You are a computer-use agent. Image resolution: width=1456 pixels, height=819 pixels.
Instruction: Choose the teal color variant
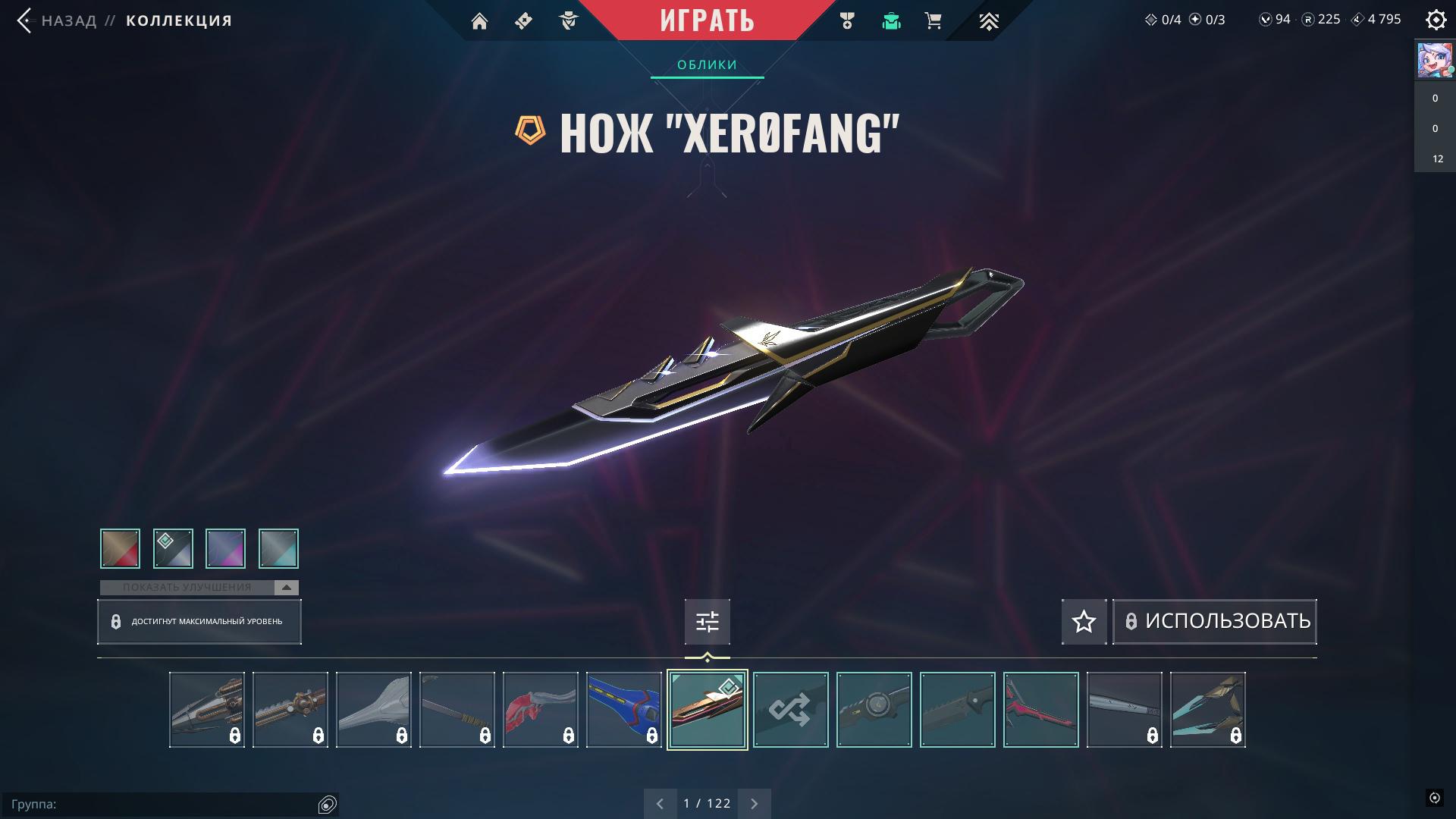tap(278, 548)
